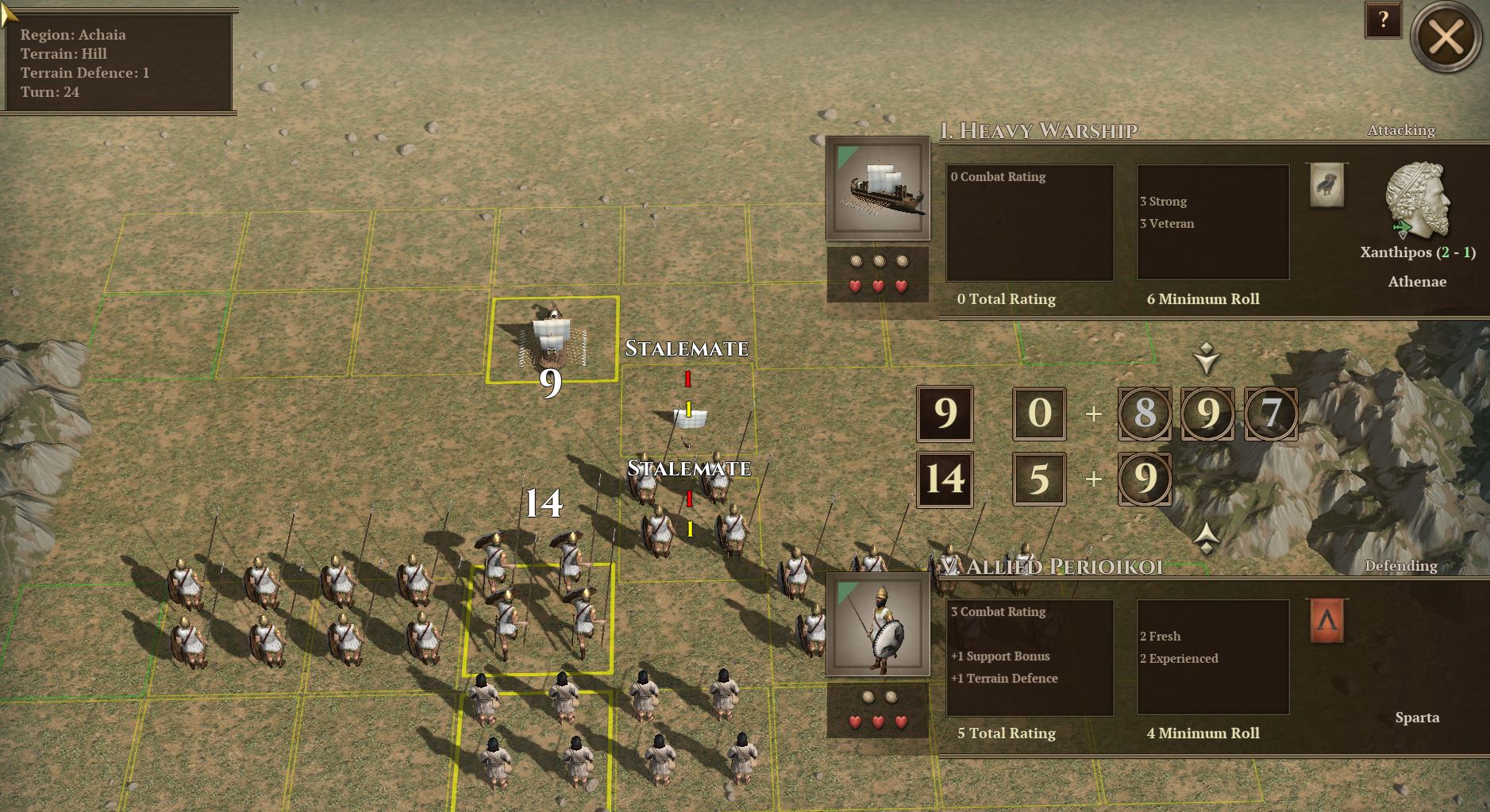The image size is (1490, 812).
Task: Select the Defending header label
Action: (1401, 566)
